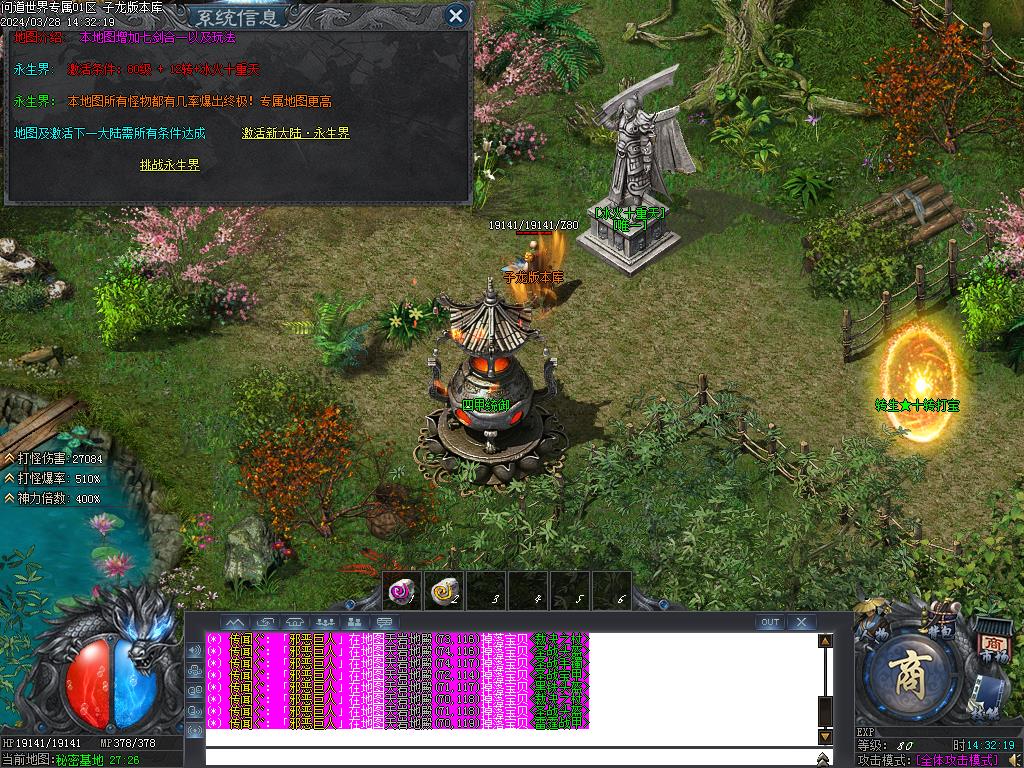This screenshot has width=1024, height=768.
Task: Close the chat panel with X button
Action: click(x=801, y=622)
